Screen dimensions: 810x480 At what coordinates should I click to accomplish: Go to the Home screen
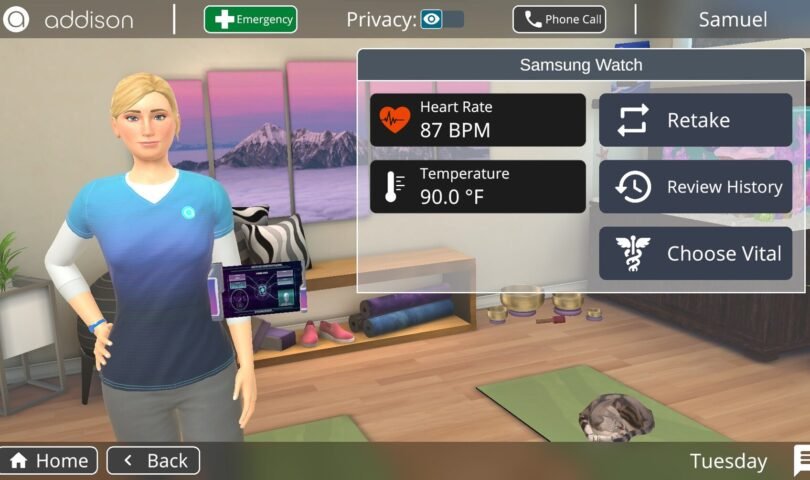[49, 461]
